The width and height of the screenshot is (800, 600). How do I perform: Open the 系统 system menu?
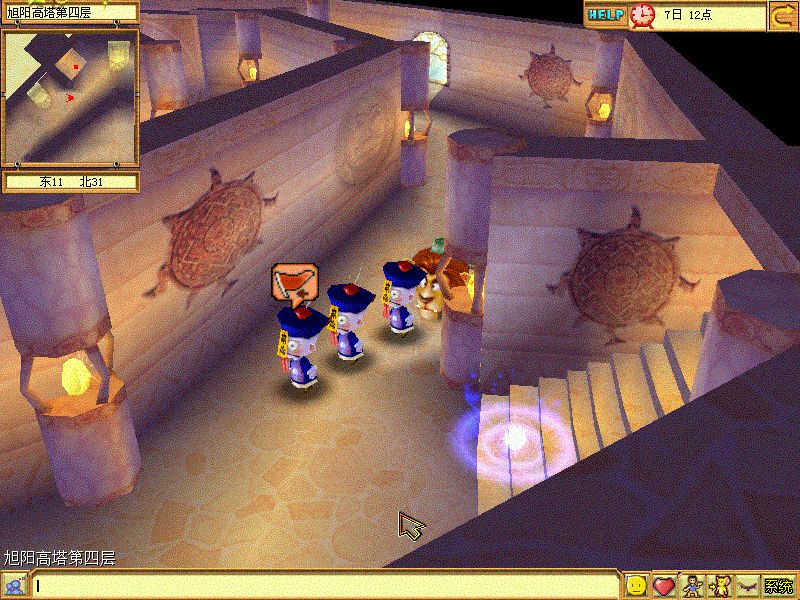[x=779, y=586]
